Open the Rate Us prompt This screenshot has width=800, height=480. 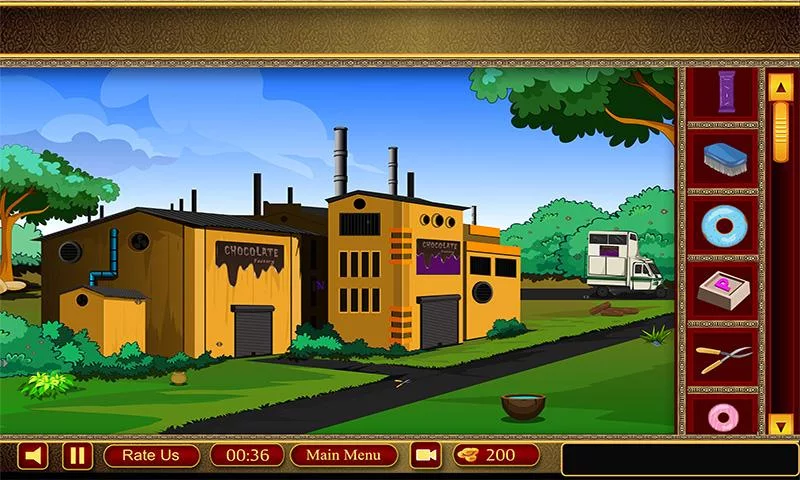tap(150, 456)
